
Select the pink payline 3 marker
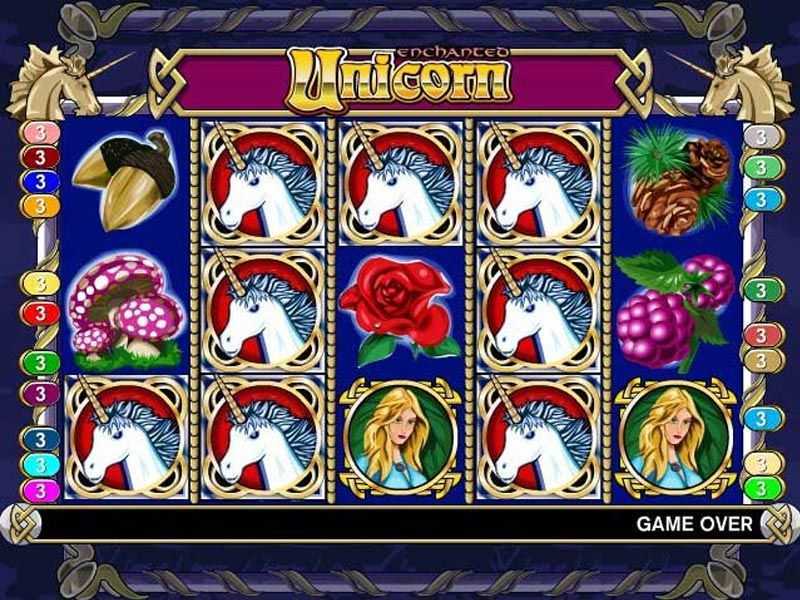pyautogui.click(x=40, y=133)
